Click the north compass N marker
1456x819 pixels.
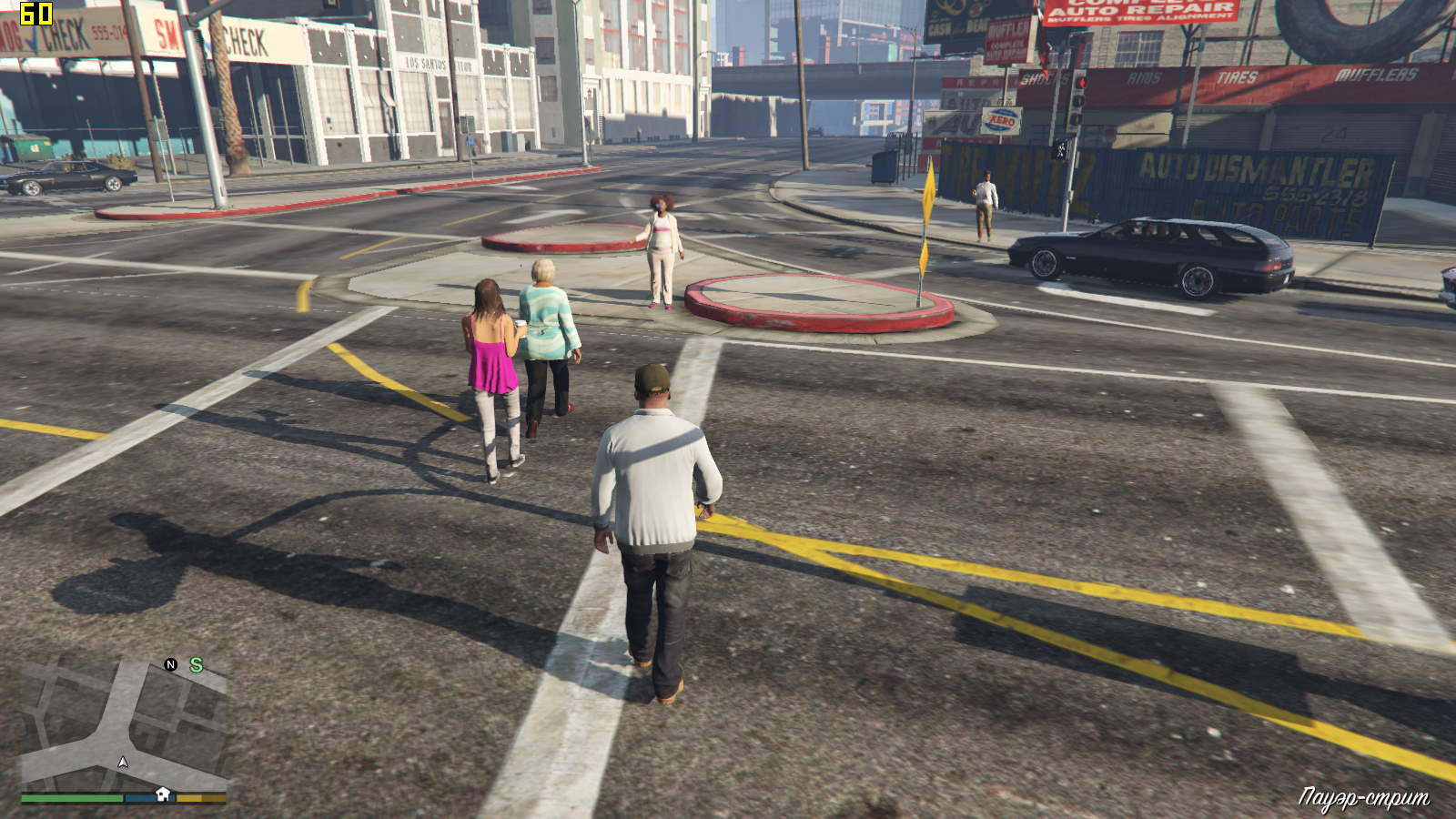[x=170, y=664]
